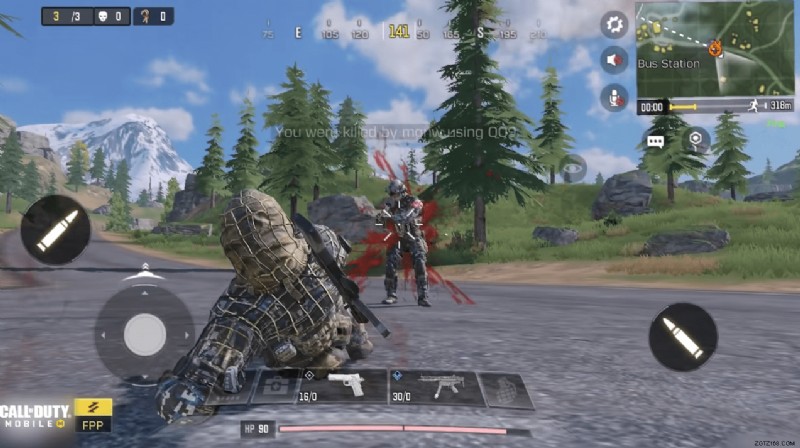Tap the eye free-look icon
The image size is (800, 448).
click(573, 167)
